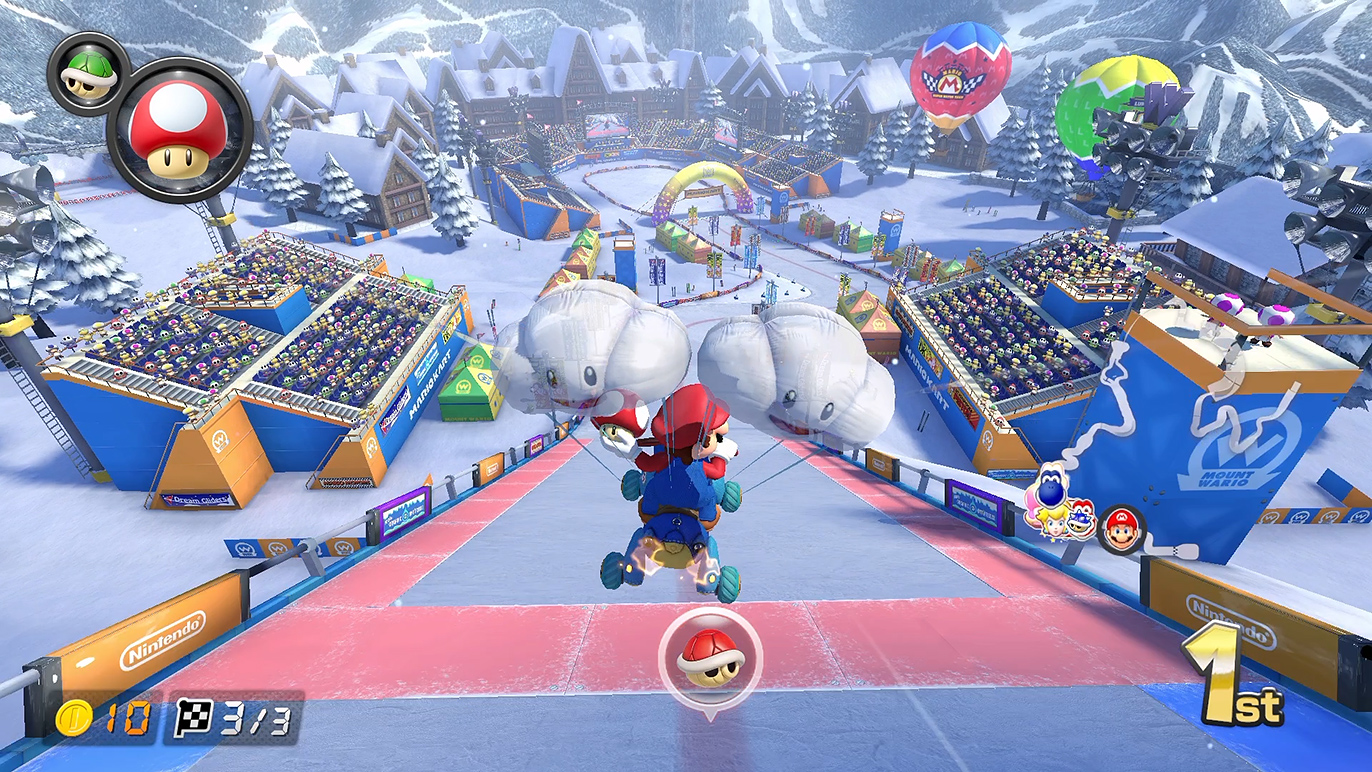Viewport: 1372px width, 772px height.
Task: Click the red shell warning bubble
Action: click(x=710, y=654)
